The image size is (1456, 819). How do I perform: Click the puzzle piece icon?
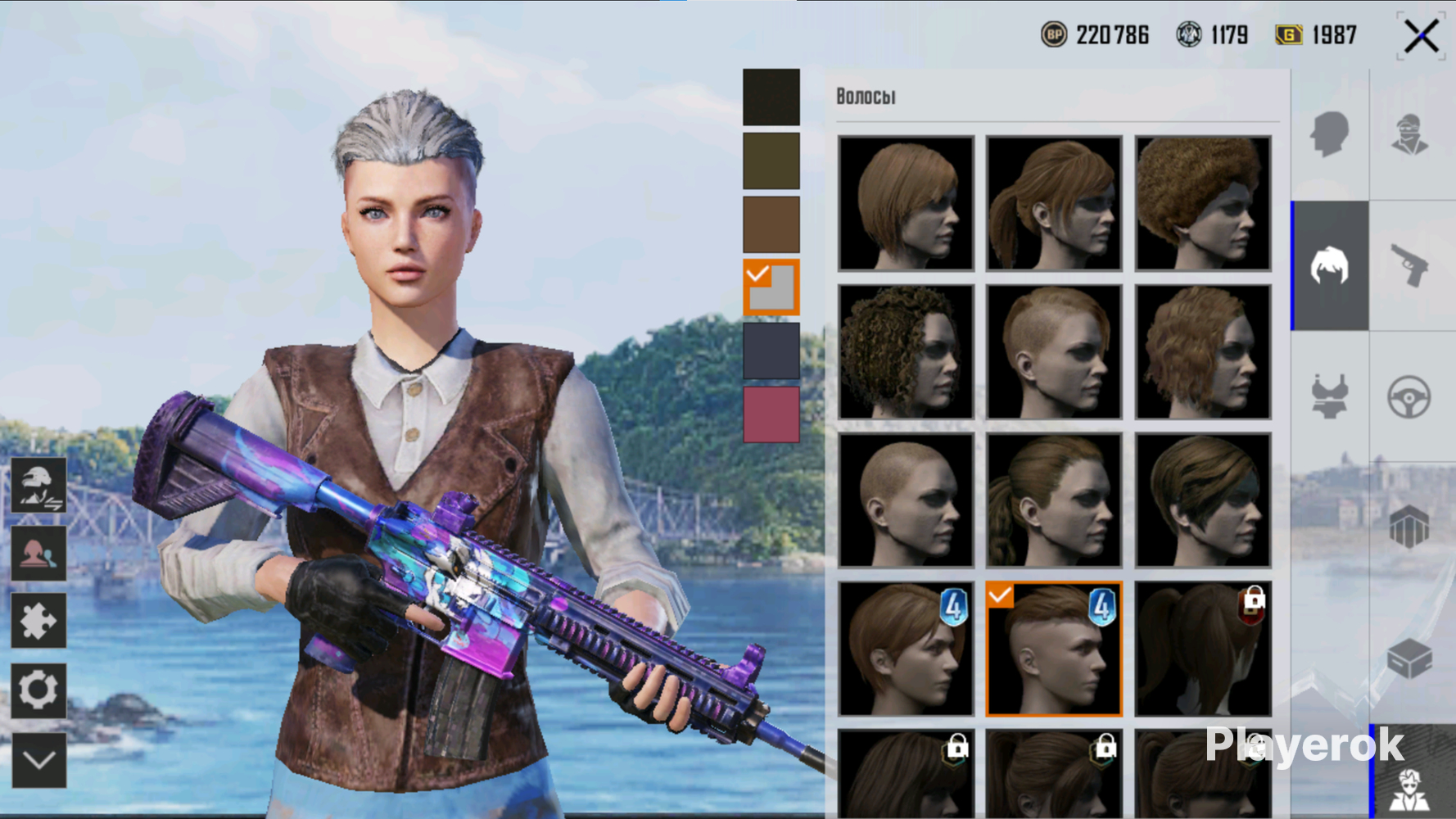point(38,621)
